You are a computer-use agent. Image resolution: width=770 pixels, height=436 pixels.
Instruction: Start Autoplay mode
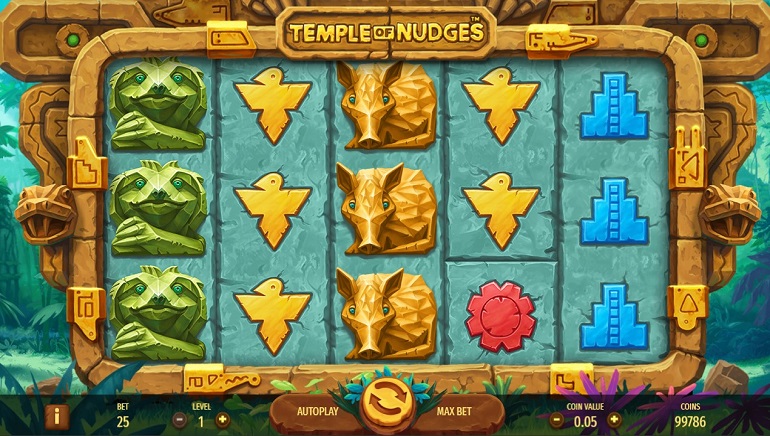point(320,411)
